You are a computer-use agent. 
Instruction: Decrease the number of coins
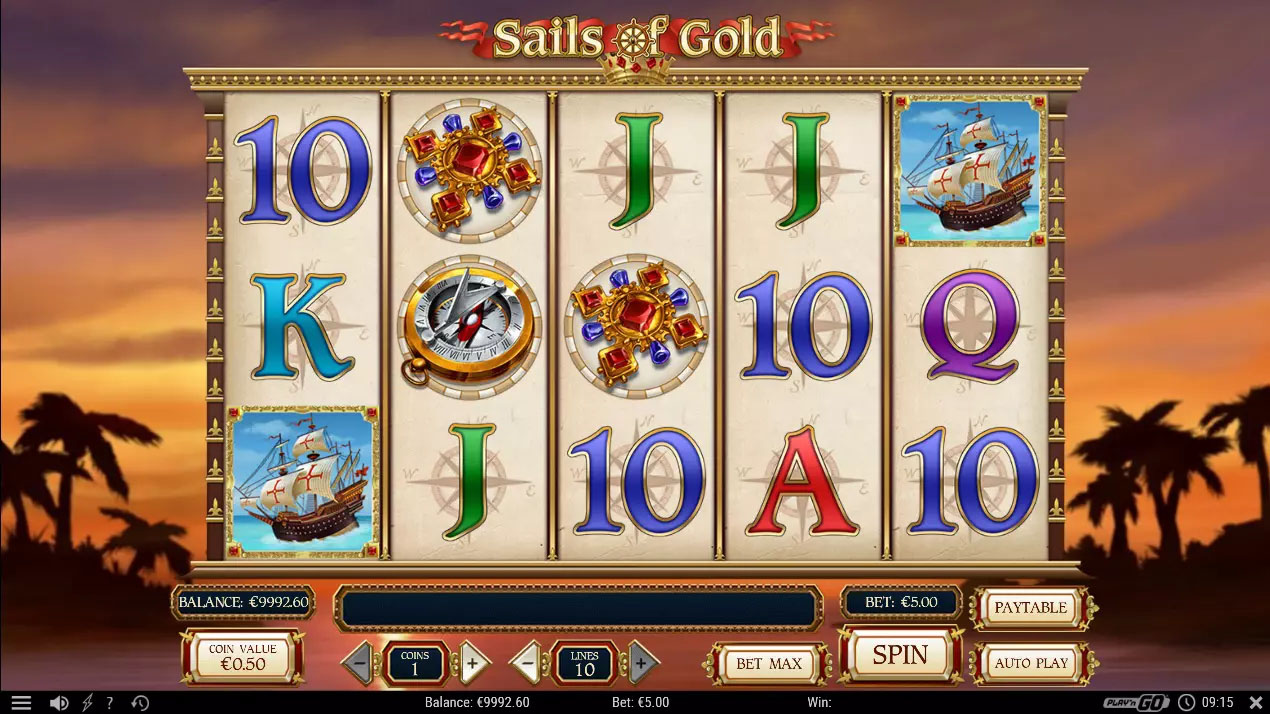tap(360, 662)
